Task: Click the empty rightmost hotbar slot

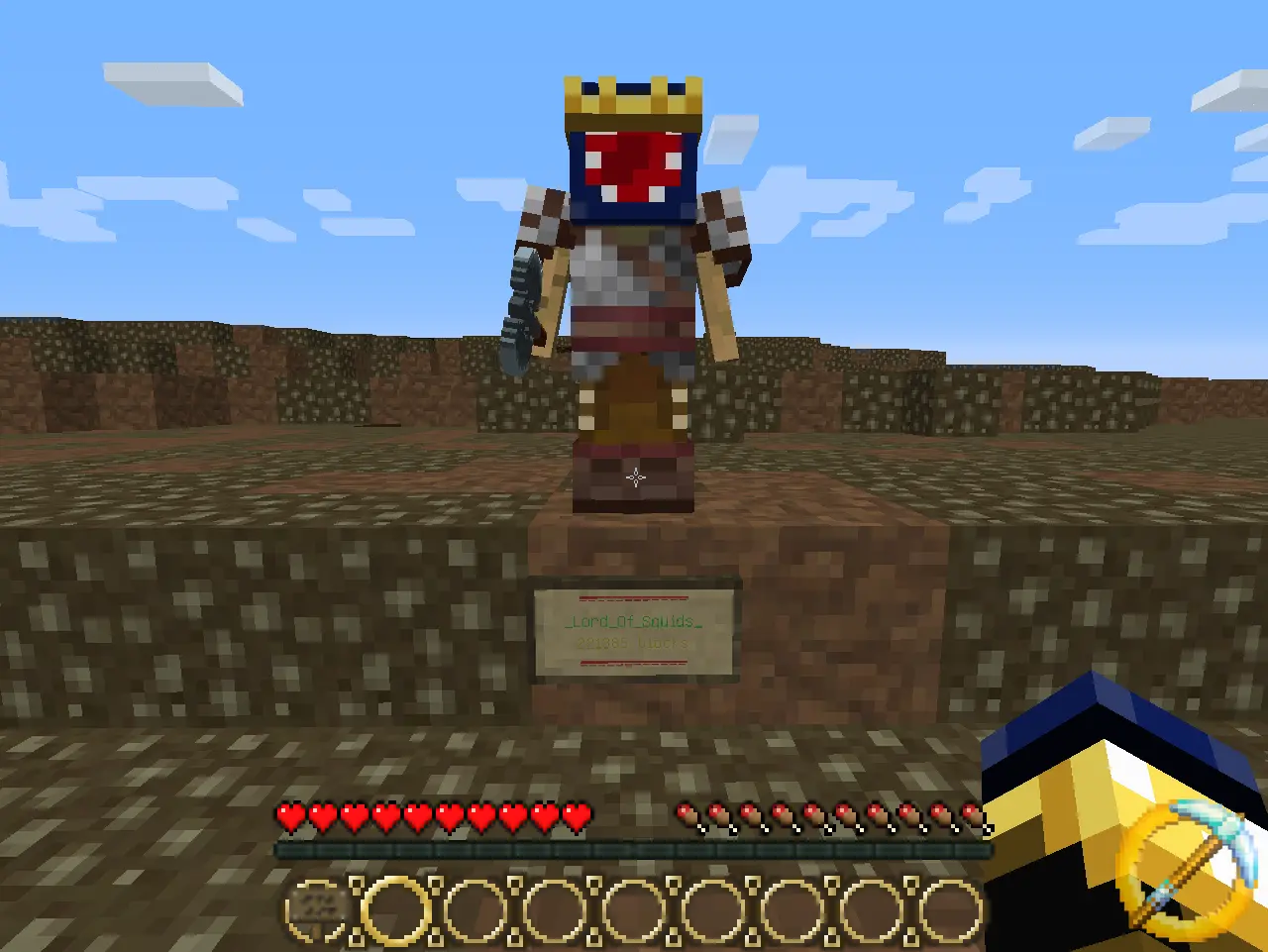Action: coord(951,908)
